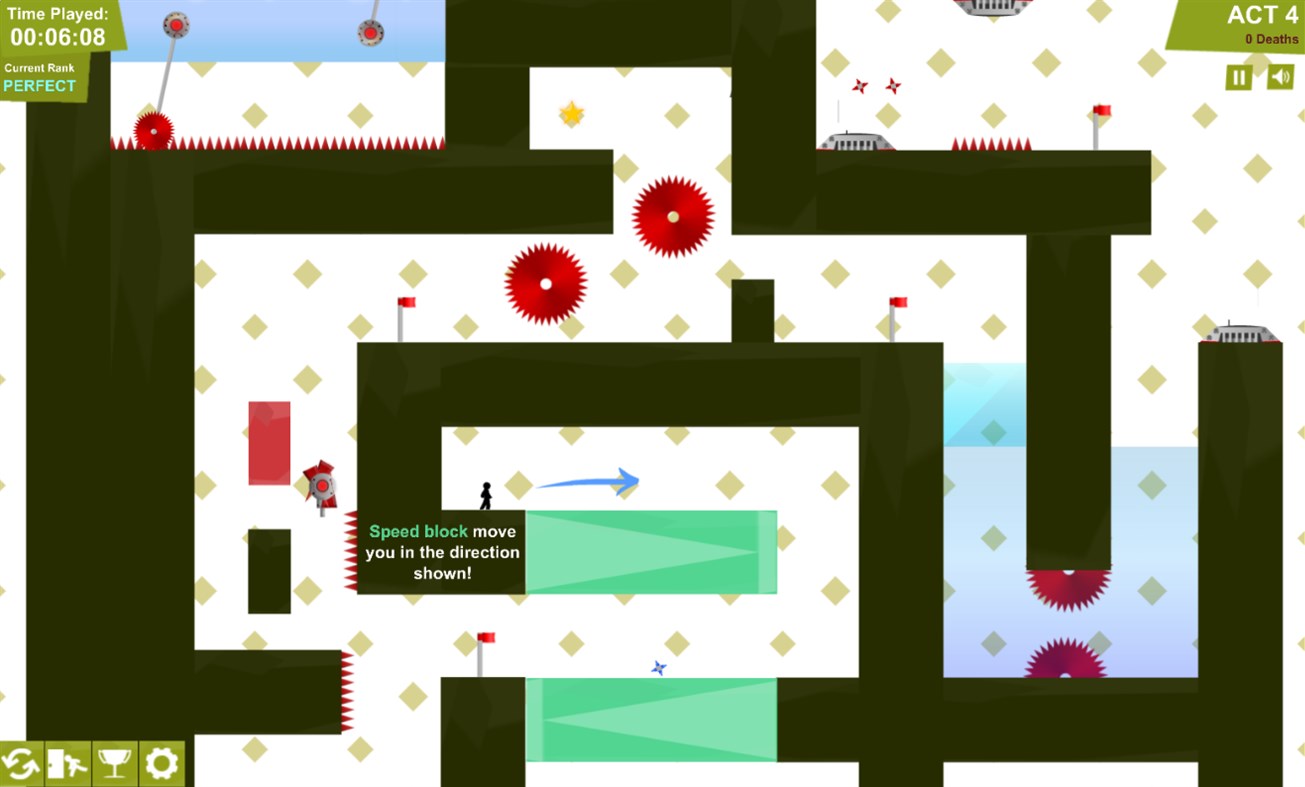The width and height of the screenshot is (1305, 787).
Task: Click the grey turret on the upper platform
Action: point(855,140)
